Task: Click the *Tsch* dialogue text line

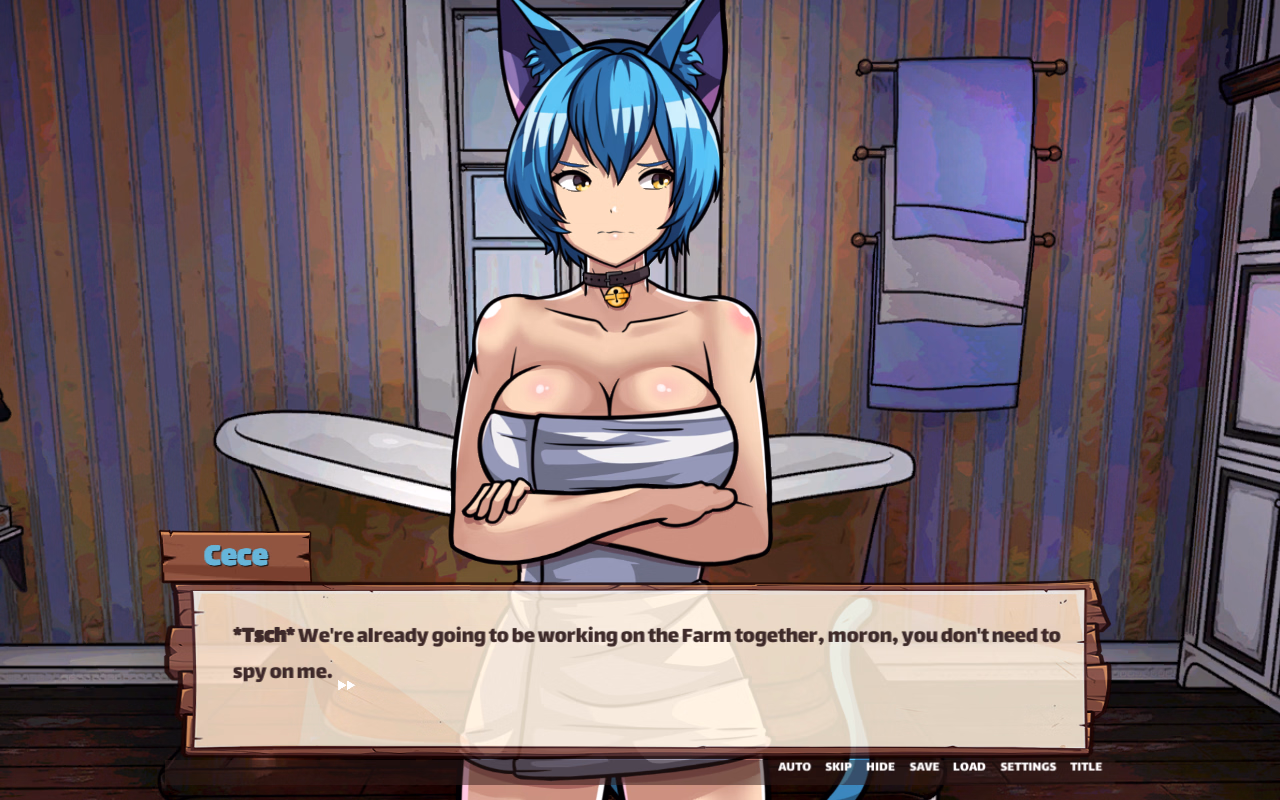Action: [645, 634]
